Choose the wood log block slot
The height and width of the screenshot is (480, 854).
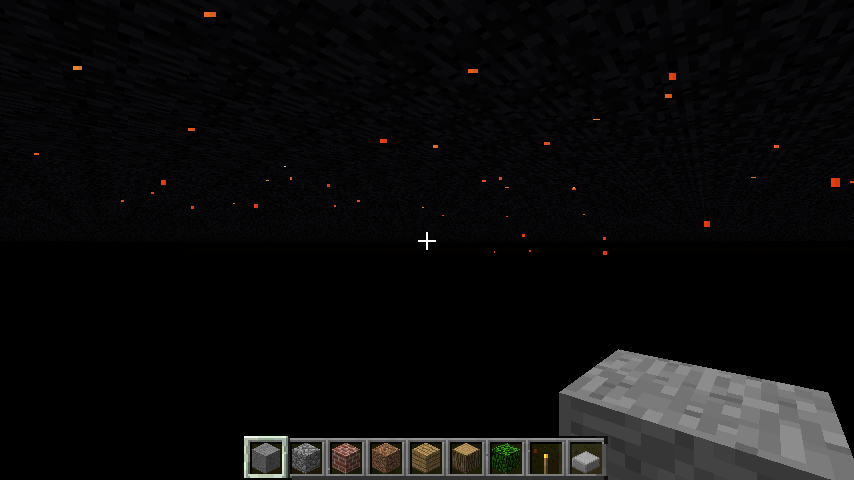coord(466,458)
